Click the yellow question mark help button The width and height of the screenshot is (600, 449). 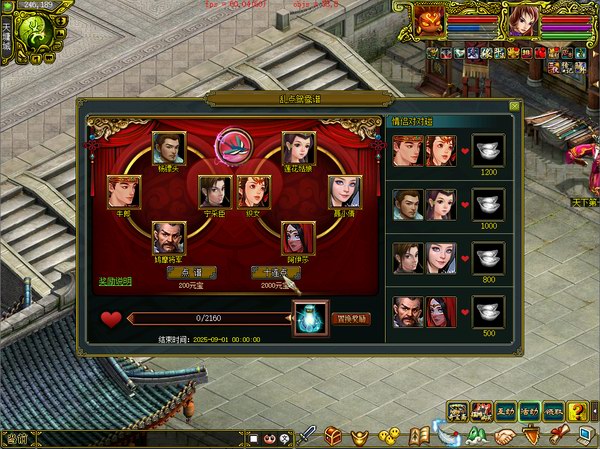coord(577,410)
